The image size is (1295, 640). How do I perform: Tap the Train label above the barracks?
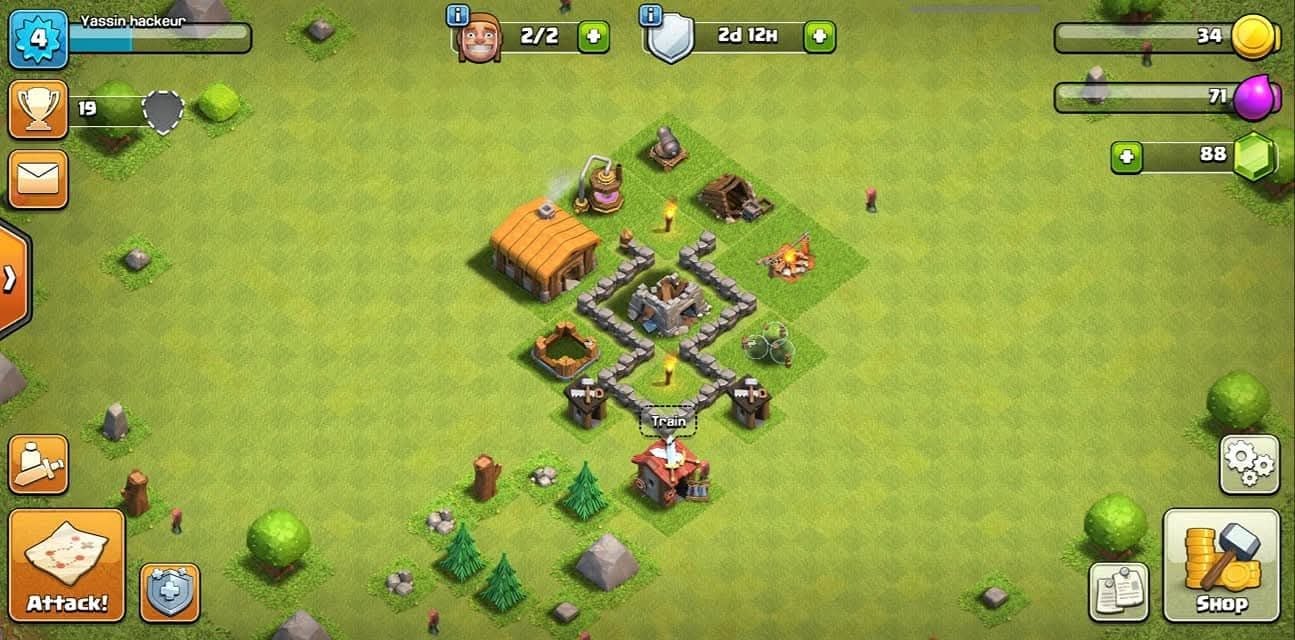click(x=668, y=422)
